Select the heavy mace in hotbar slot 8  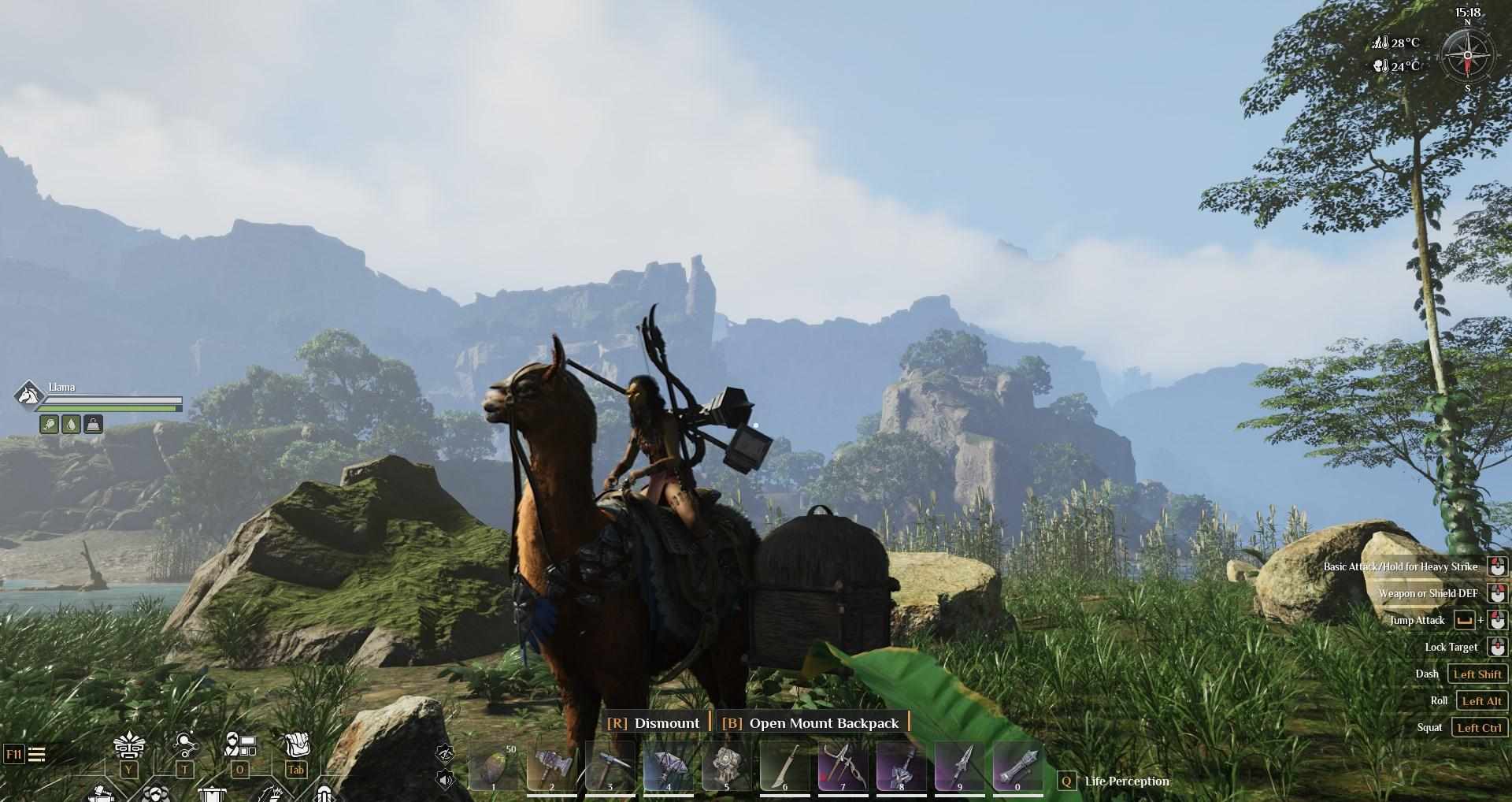(x=901, y=767)
